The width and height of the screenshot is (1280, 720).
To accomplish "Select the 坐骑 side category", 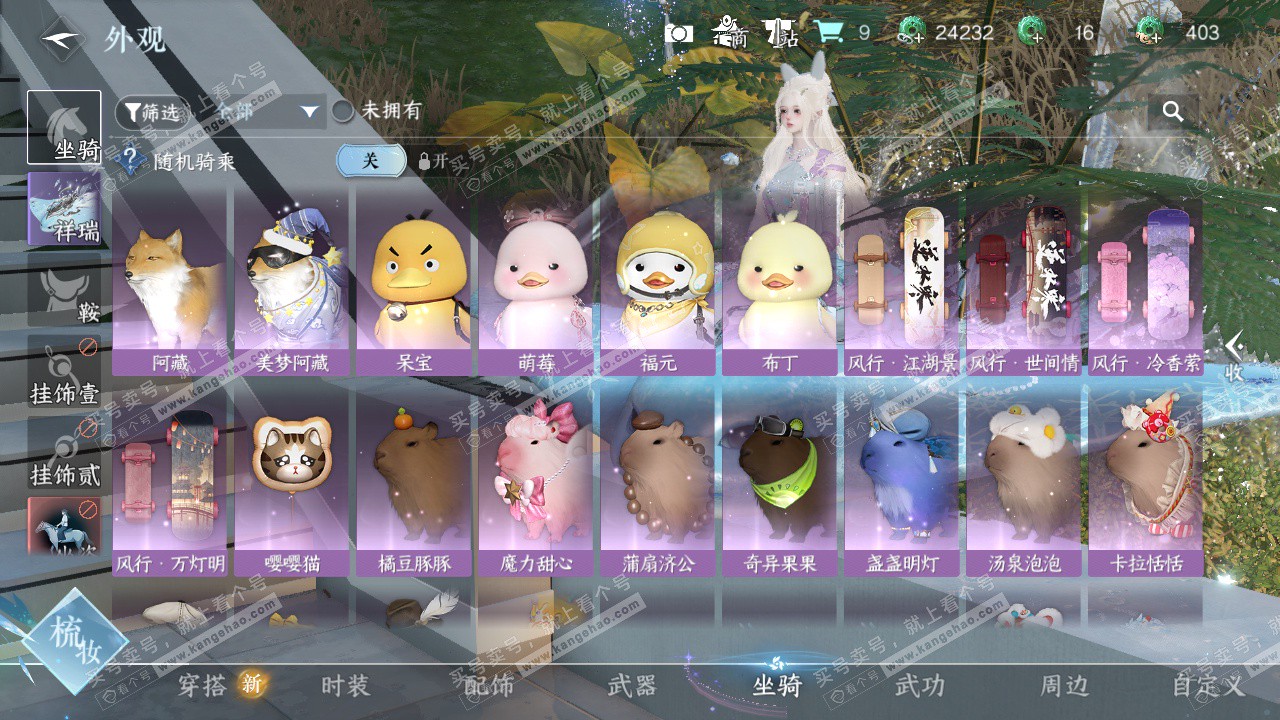I will (x=64, y=127).
